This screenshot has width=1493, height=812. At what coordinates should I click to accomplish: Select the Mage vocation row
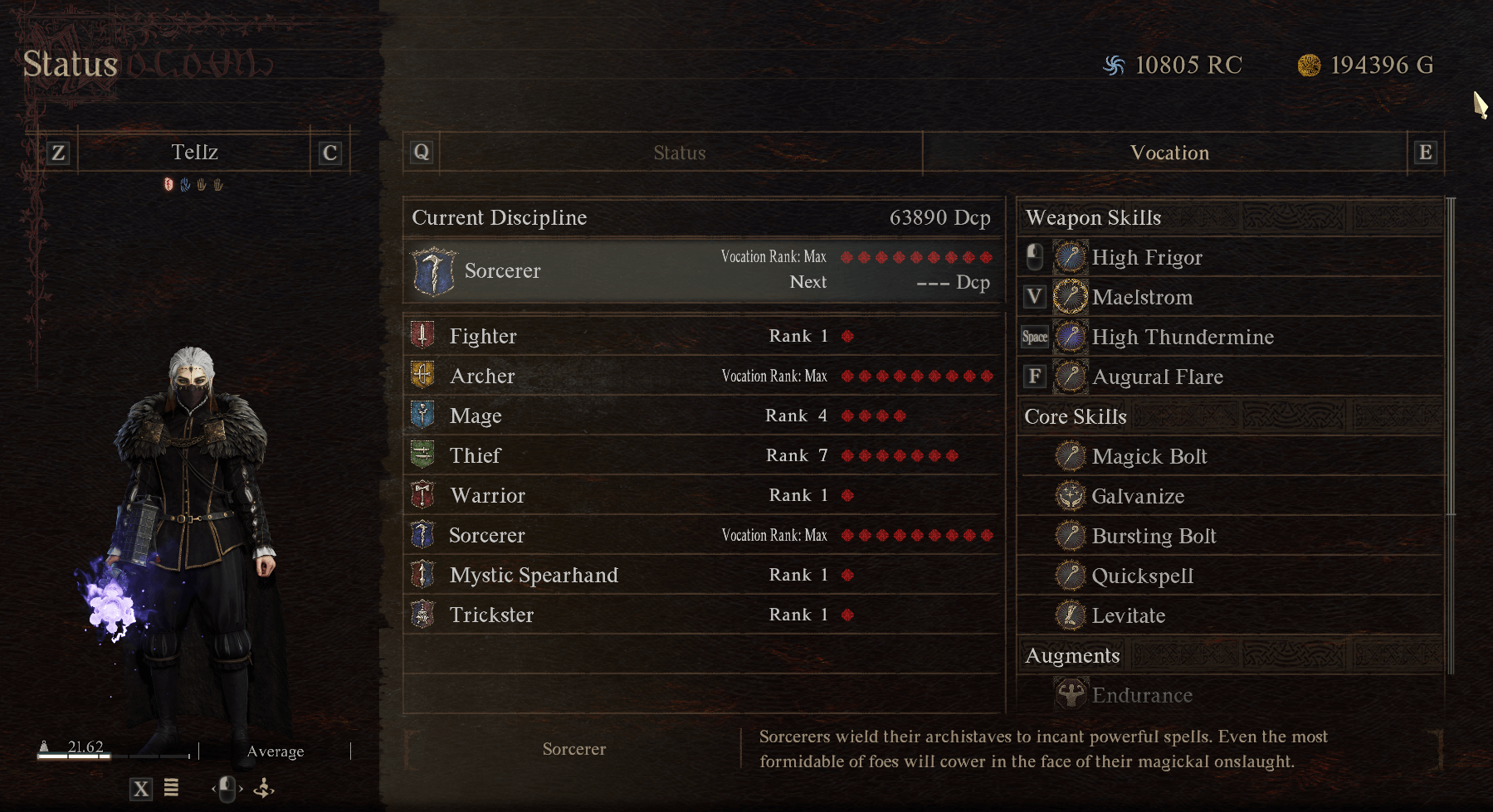point(702,416)
